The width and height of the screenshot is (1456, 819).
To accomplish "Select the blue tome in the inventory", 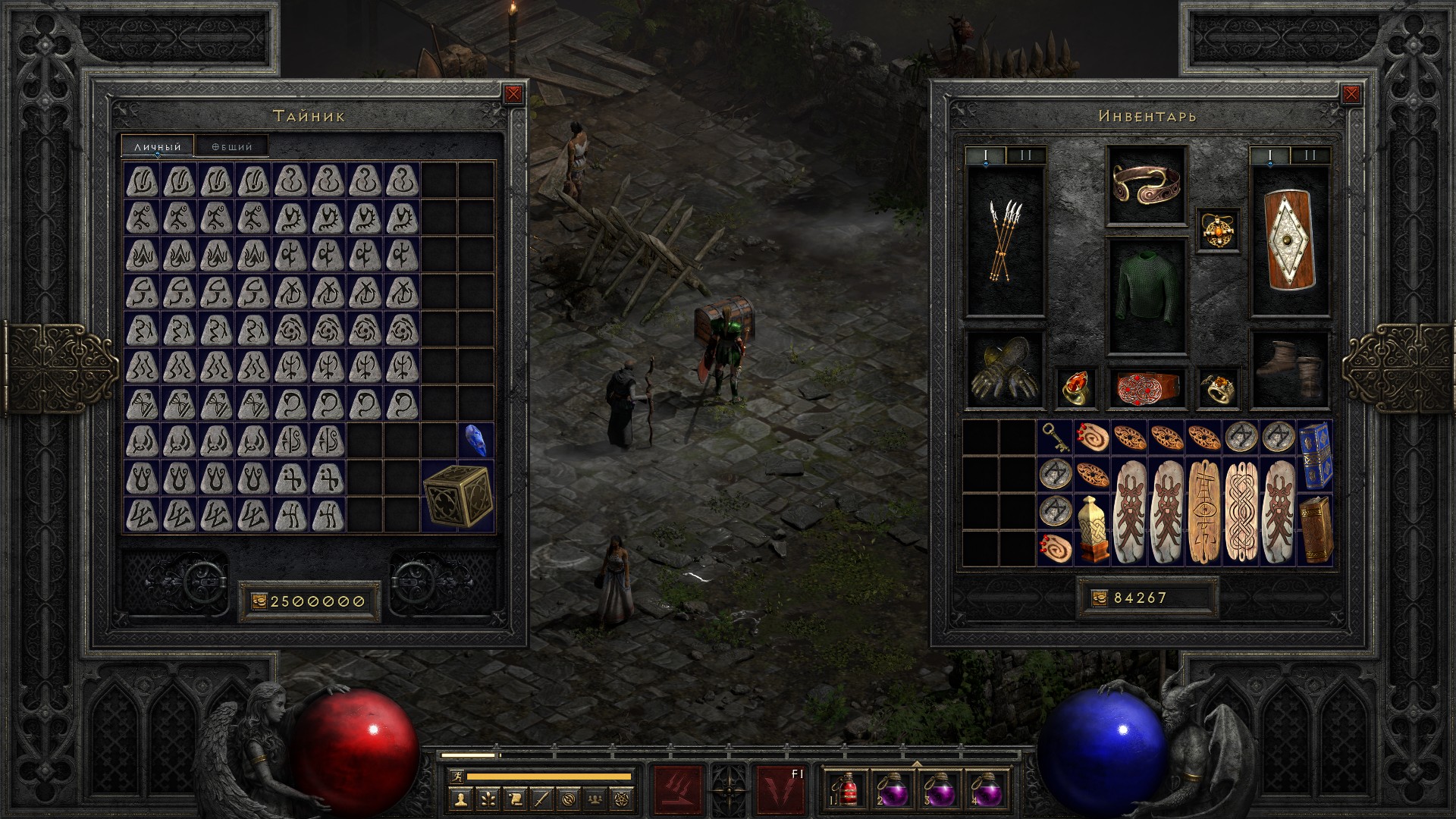I will point(1314,455).
